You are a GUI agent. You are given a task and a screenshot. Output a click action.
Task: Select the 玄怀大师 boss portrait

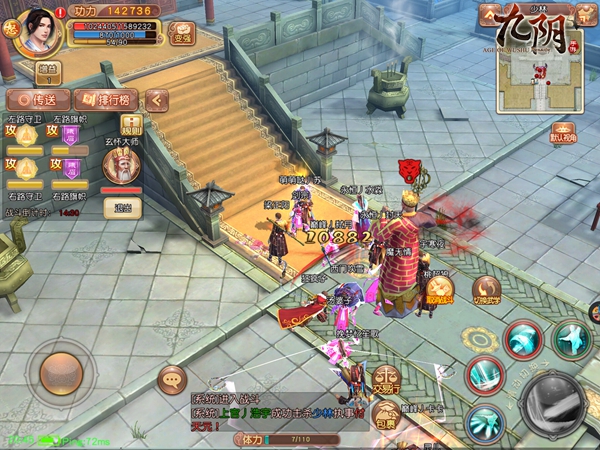pyautogui.click(x=122, y=166)
